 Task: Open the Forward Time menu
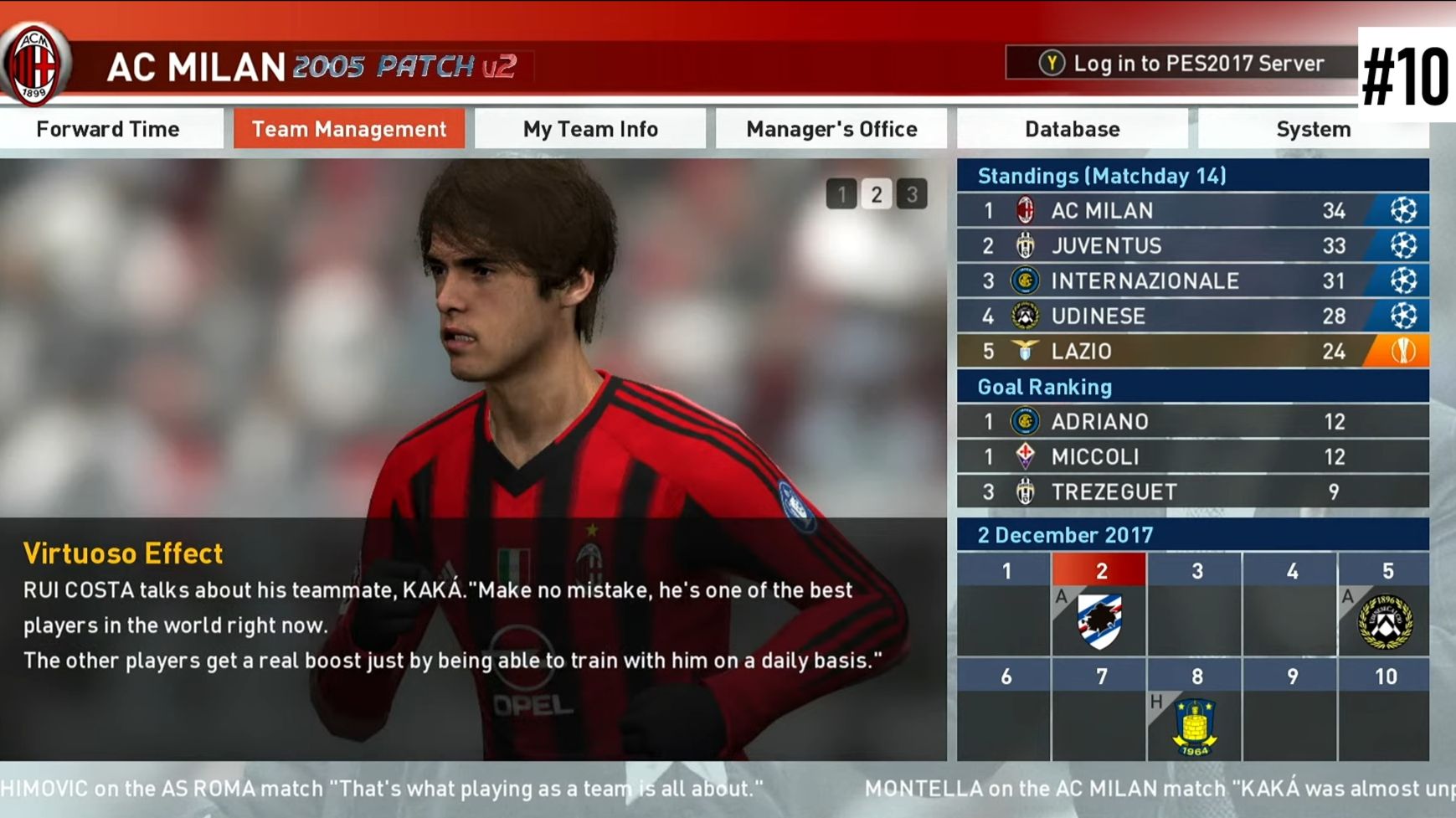point(108,129)
